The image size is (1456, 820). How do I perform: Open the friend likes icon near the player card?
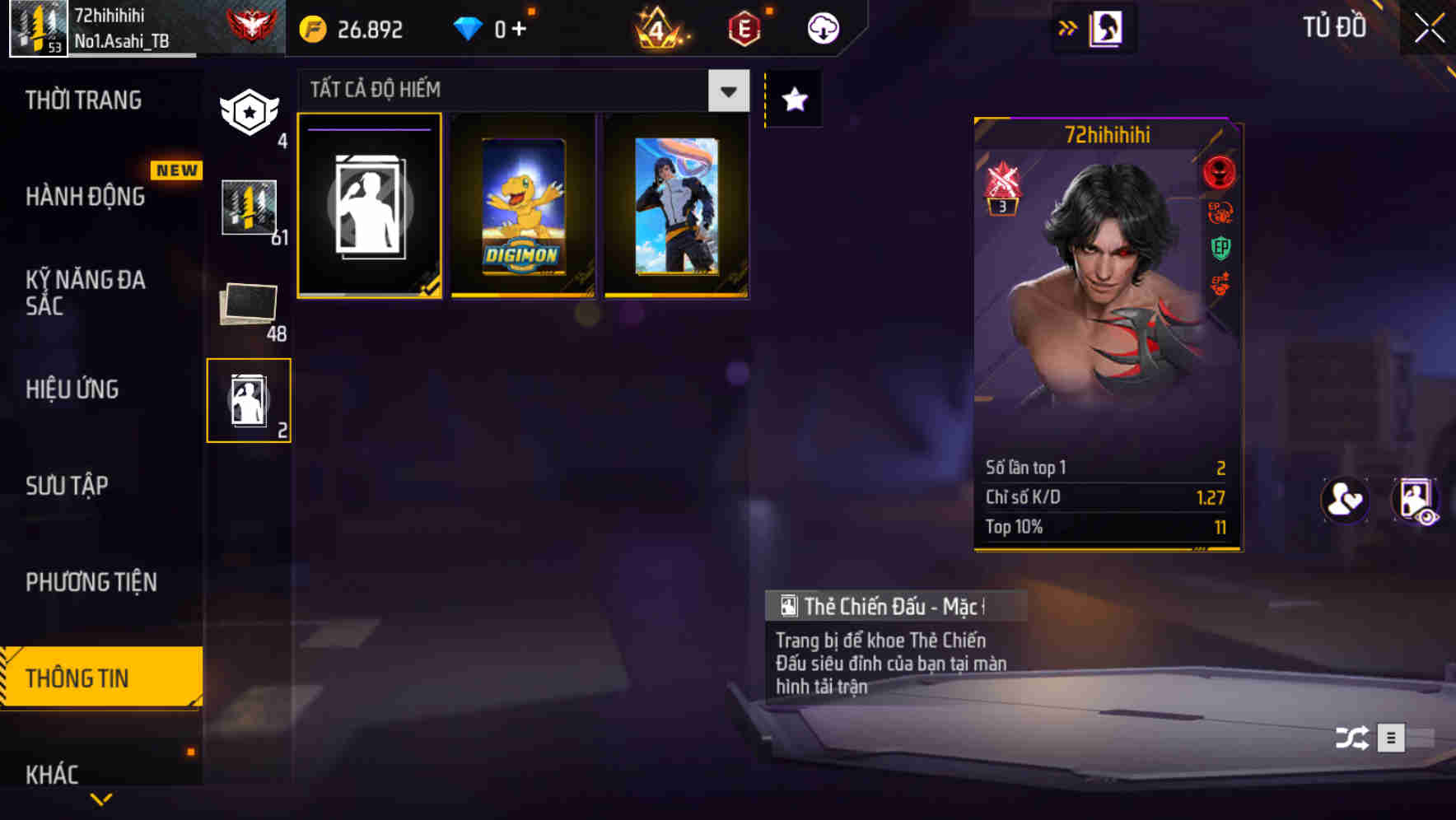coord(1345,501)
